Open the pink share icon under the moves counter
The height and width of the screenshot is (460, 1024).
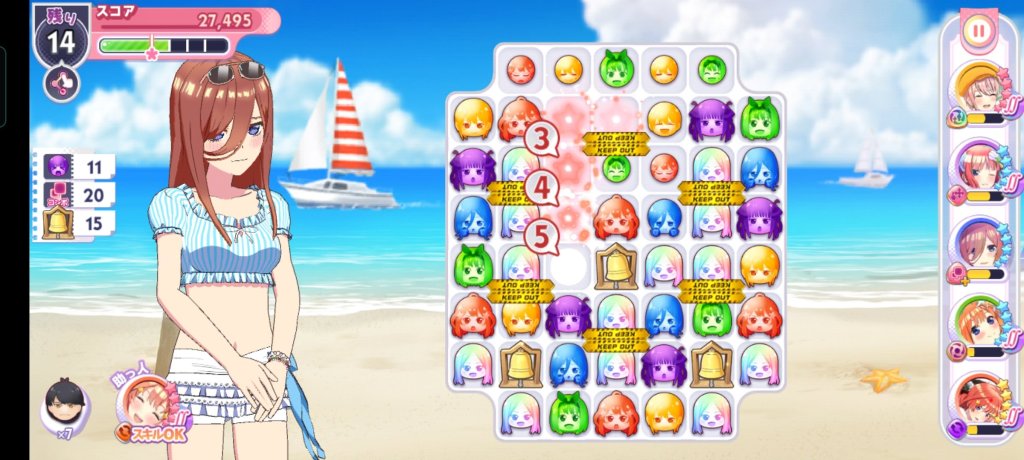[x=61, y=83]
